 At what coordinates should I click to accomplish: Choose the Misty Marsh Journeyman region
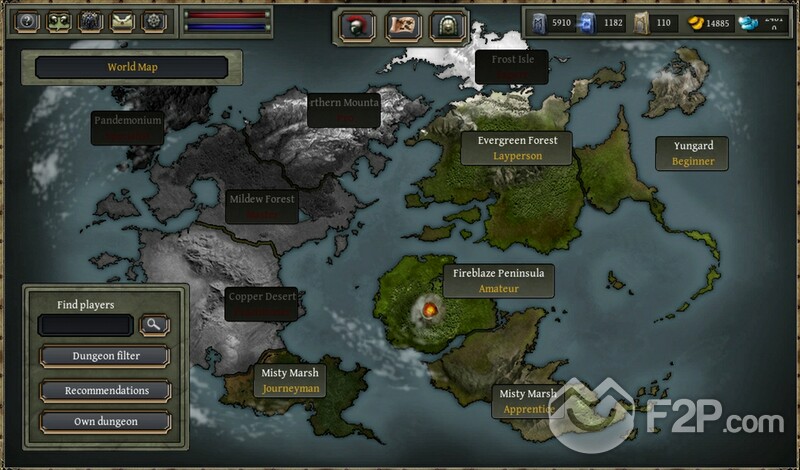(290, 380)
